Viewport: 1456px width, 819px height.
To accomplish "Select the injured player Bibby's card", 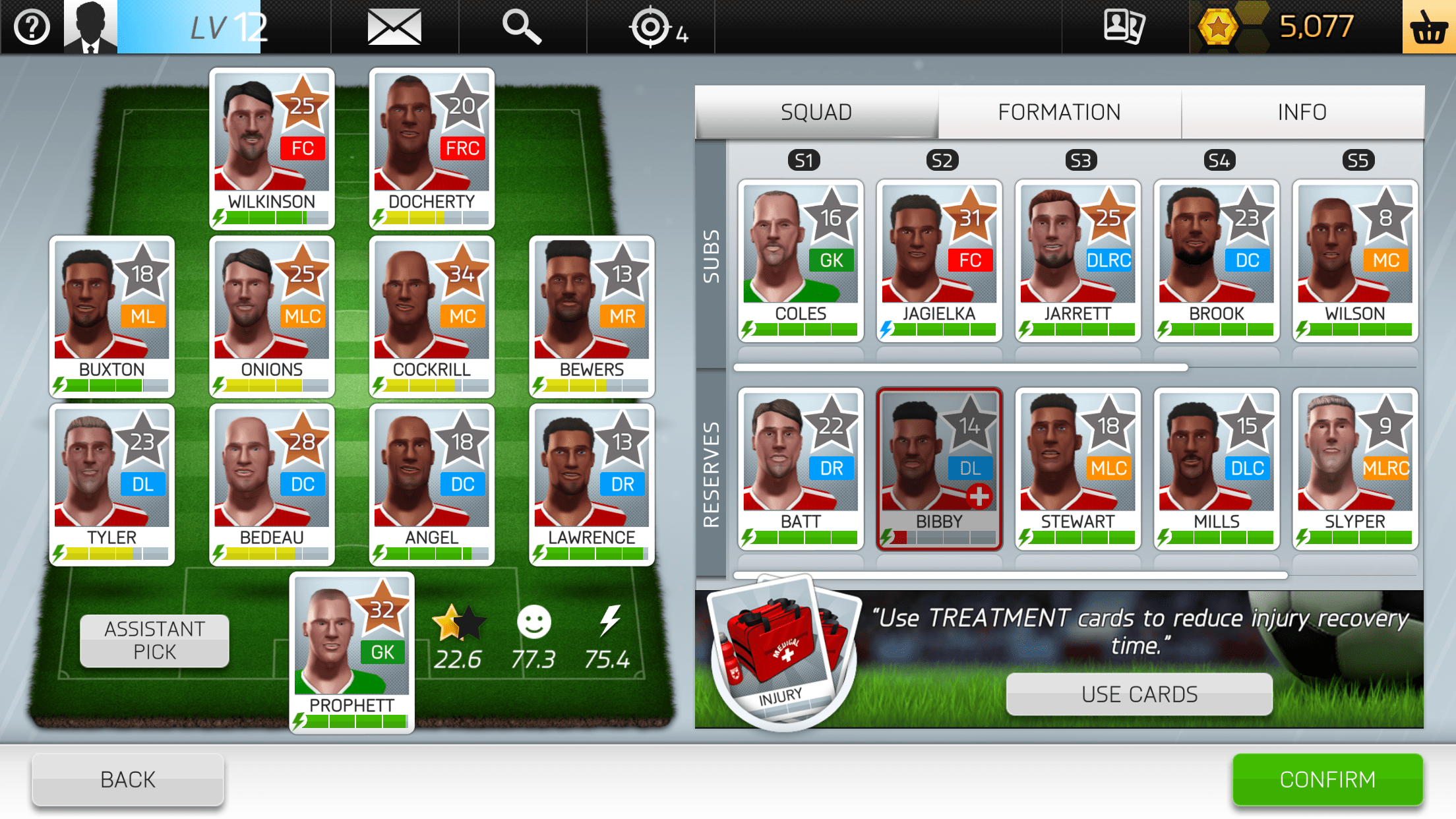I will pos(939,468).
